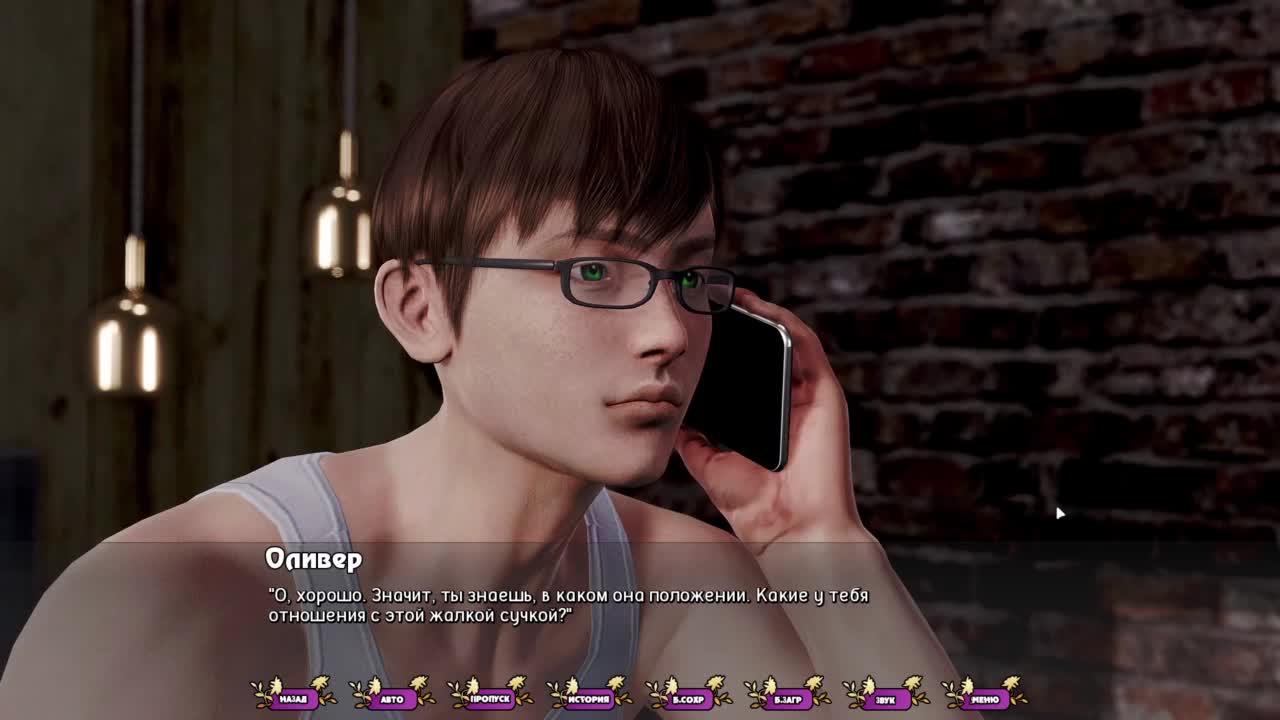Open the Звук sound settings
The image size is (1280, 720).
(x=885, y=699)
